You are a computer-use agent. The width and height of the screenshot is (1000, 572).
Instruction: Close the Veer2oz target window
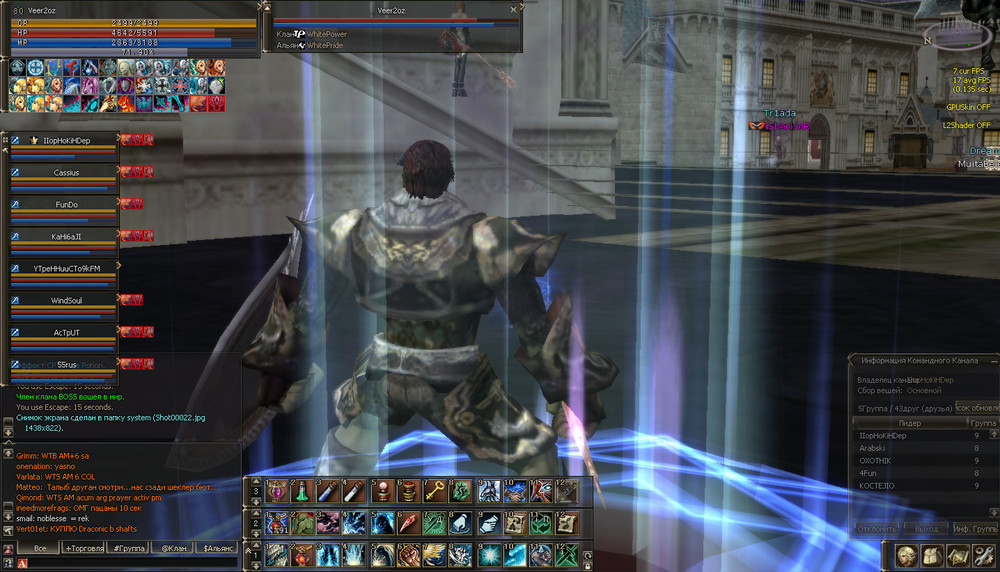[x=513, y=9]
